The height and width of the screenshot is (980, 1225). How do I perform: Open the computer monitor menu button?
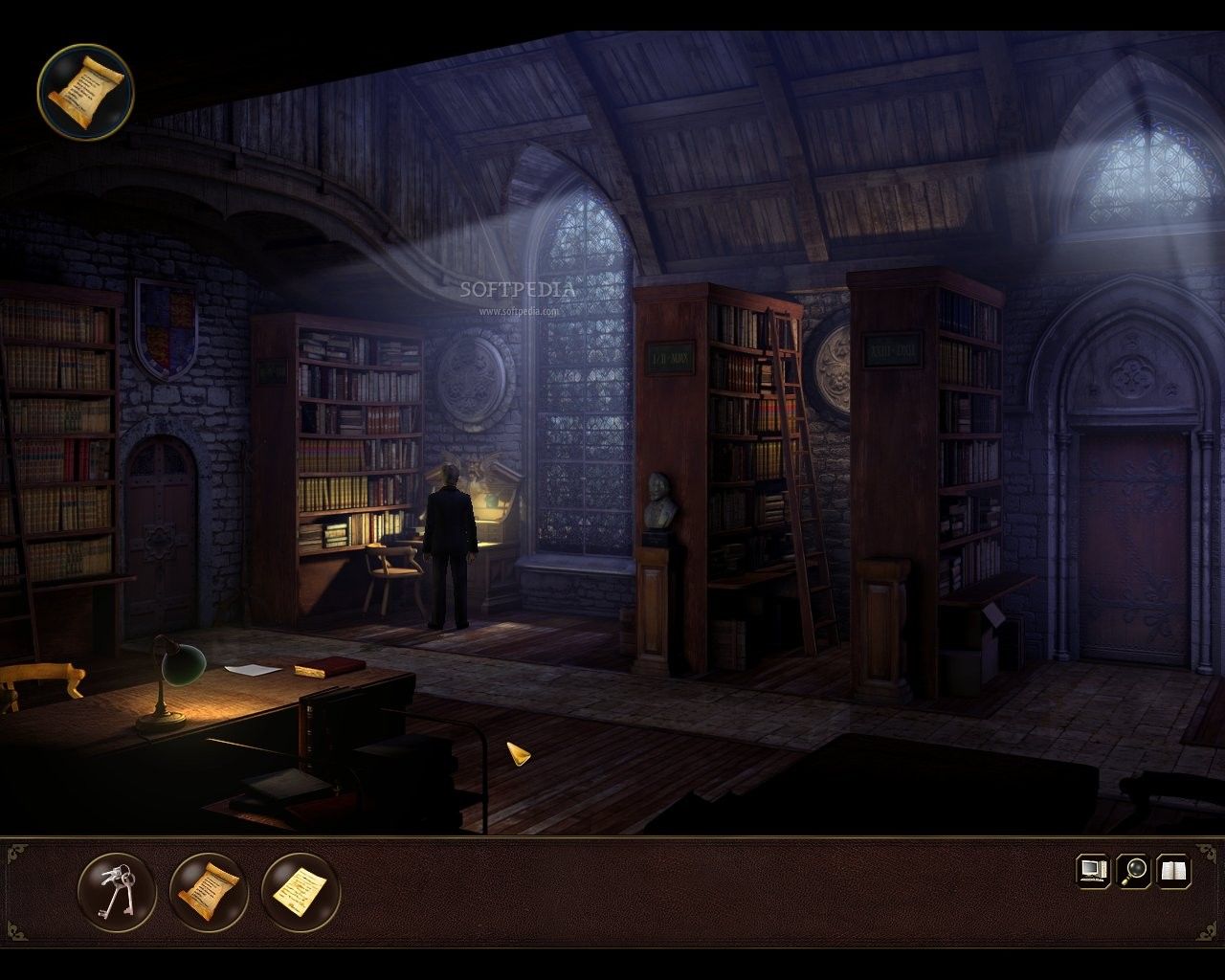(x=1092, y=870)
